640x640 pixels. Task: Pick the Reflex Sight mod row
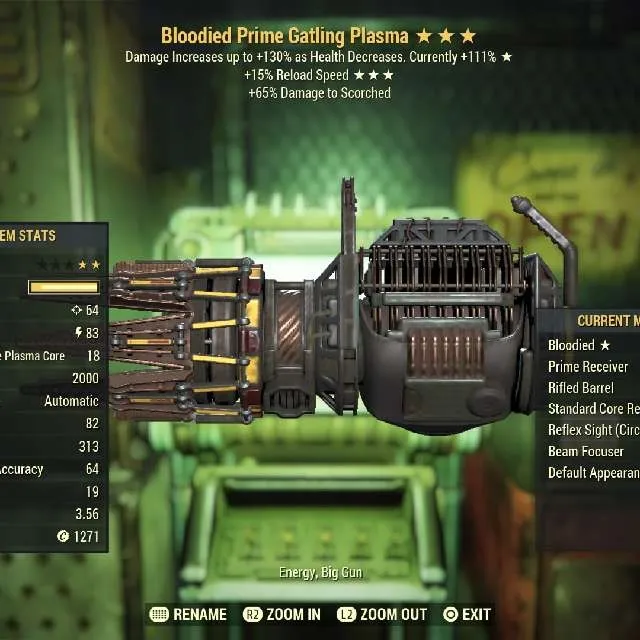tap(593, 430)
